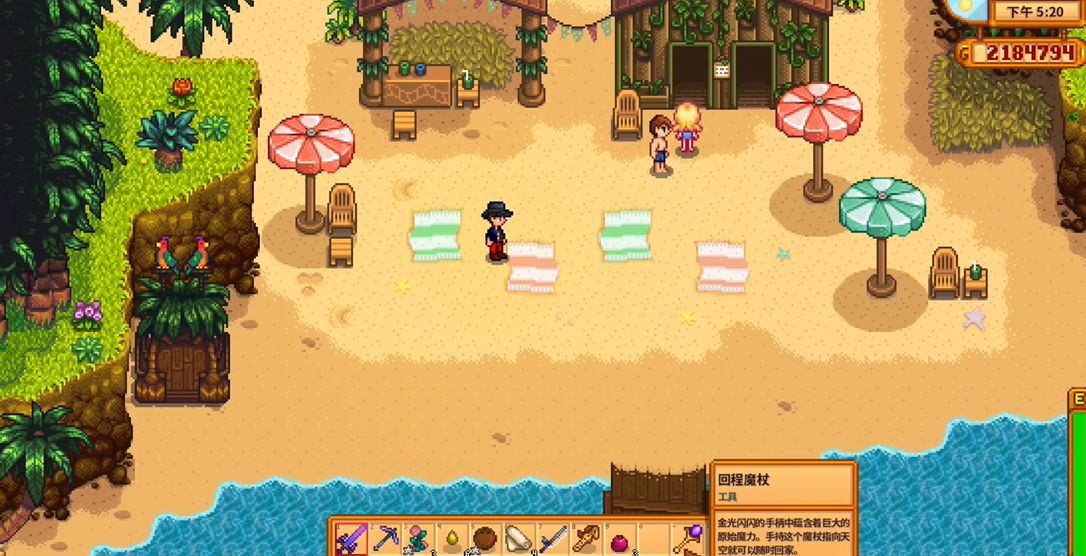Image resolution: width=1086 pixels, height=556 pixels.
Task: Select the Return Scepter hotbar slot
Action: coord(688,539)
